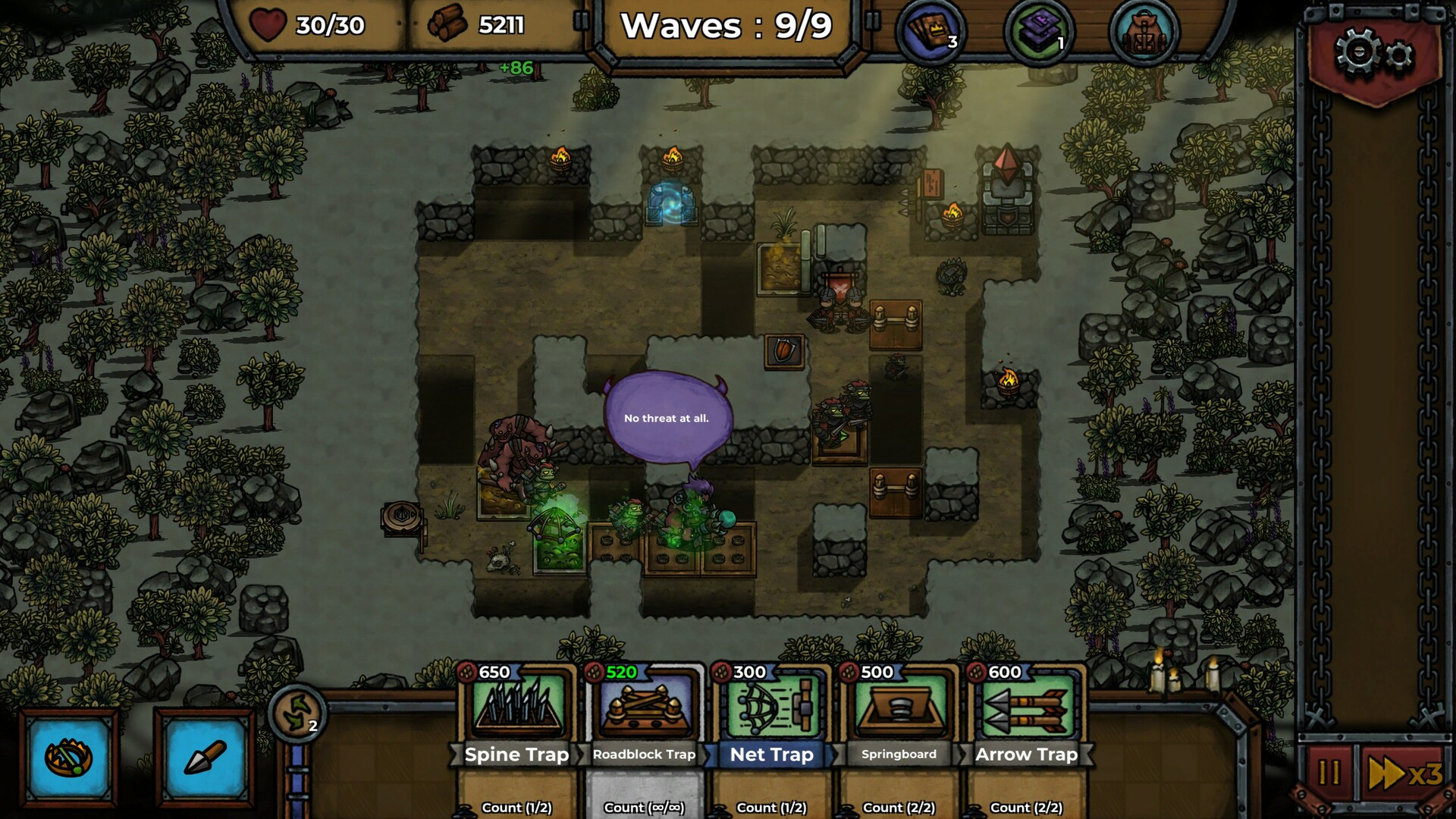
Task: Open the card deck icon
Action: point(931,32)
